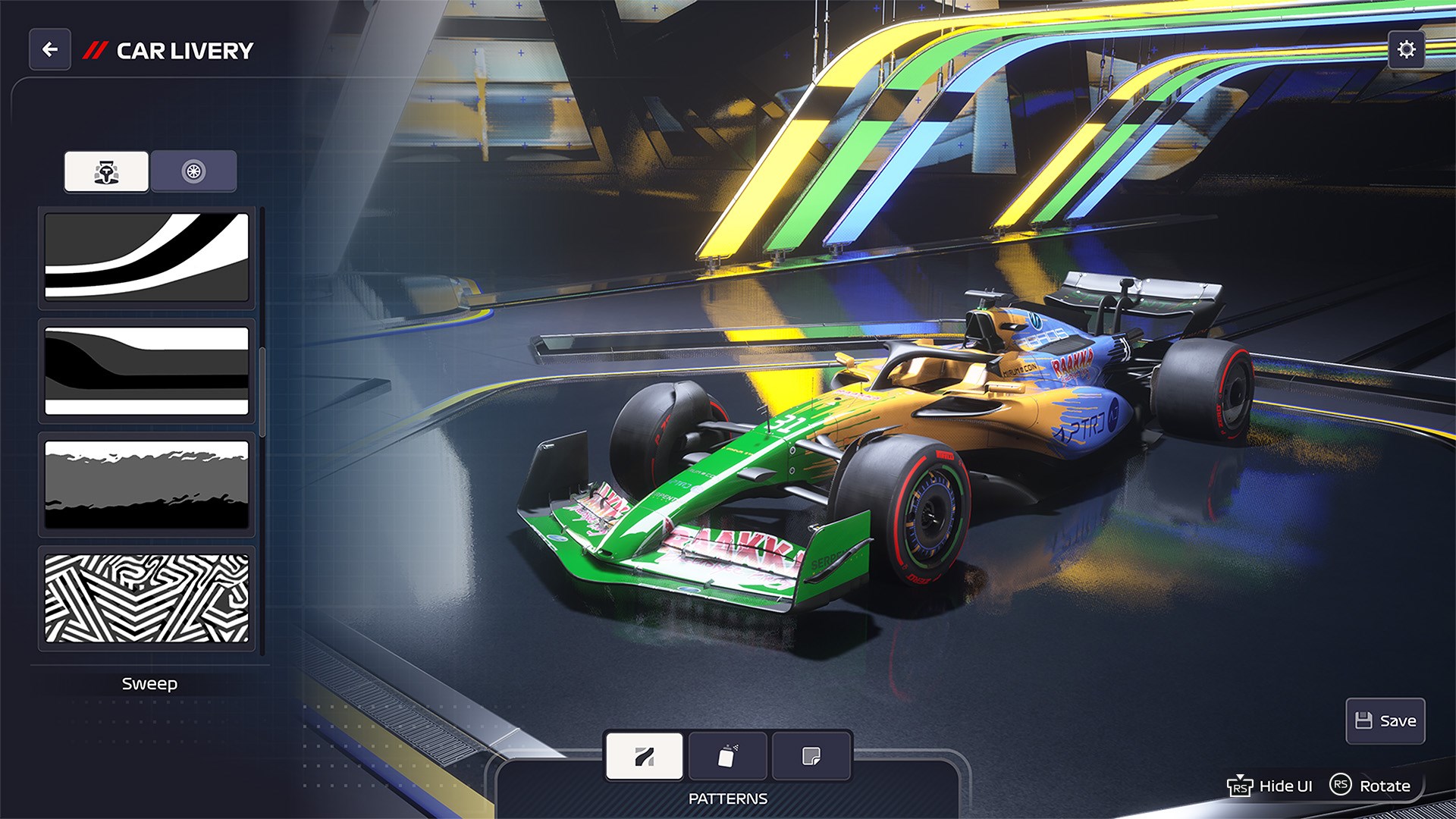Select the zigzag maze pattern thumbnail

[x=146, y=598]
